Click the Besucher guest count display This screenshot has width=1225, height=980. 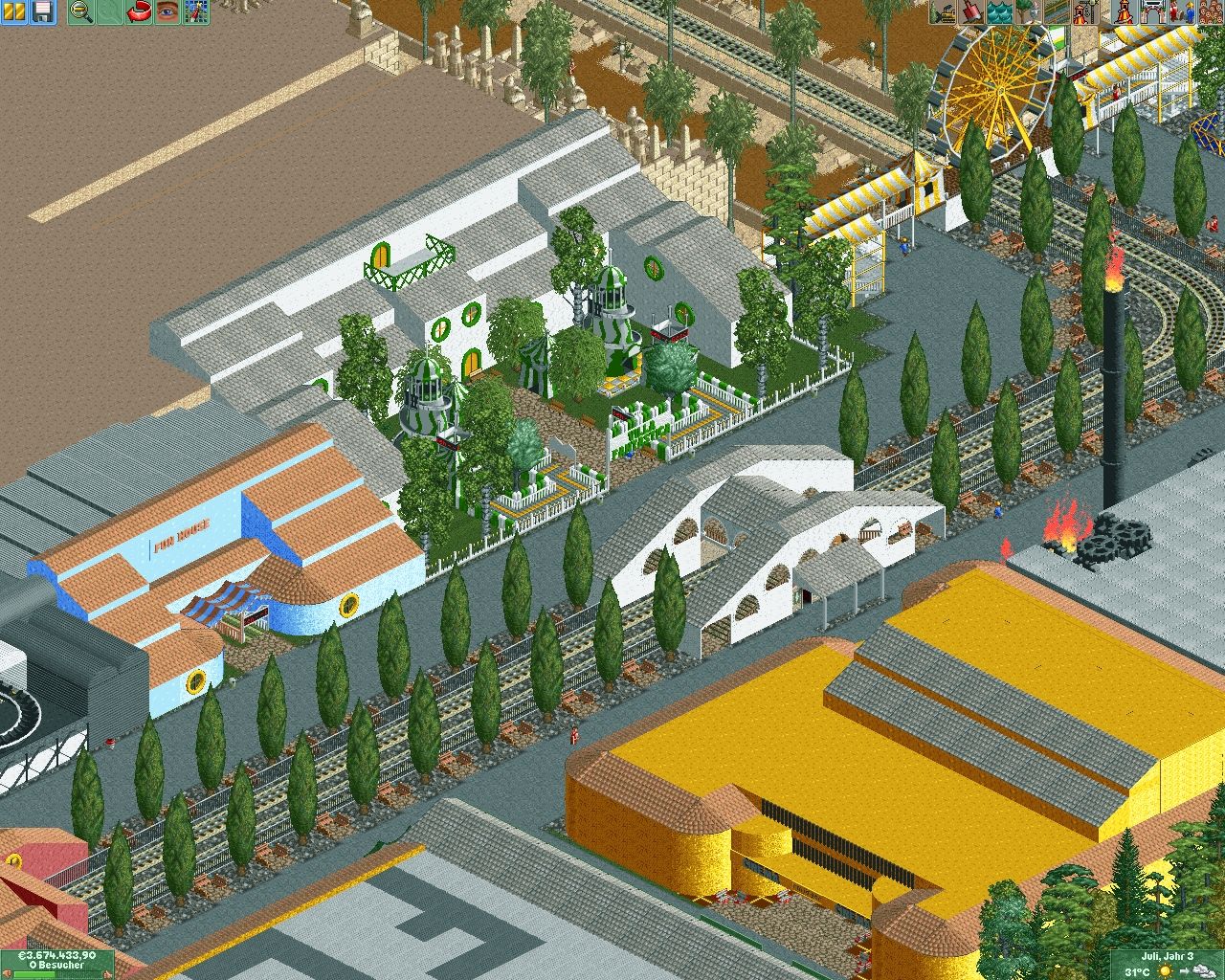pos(56,966)
